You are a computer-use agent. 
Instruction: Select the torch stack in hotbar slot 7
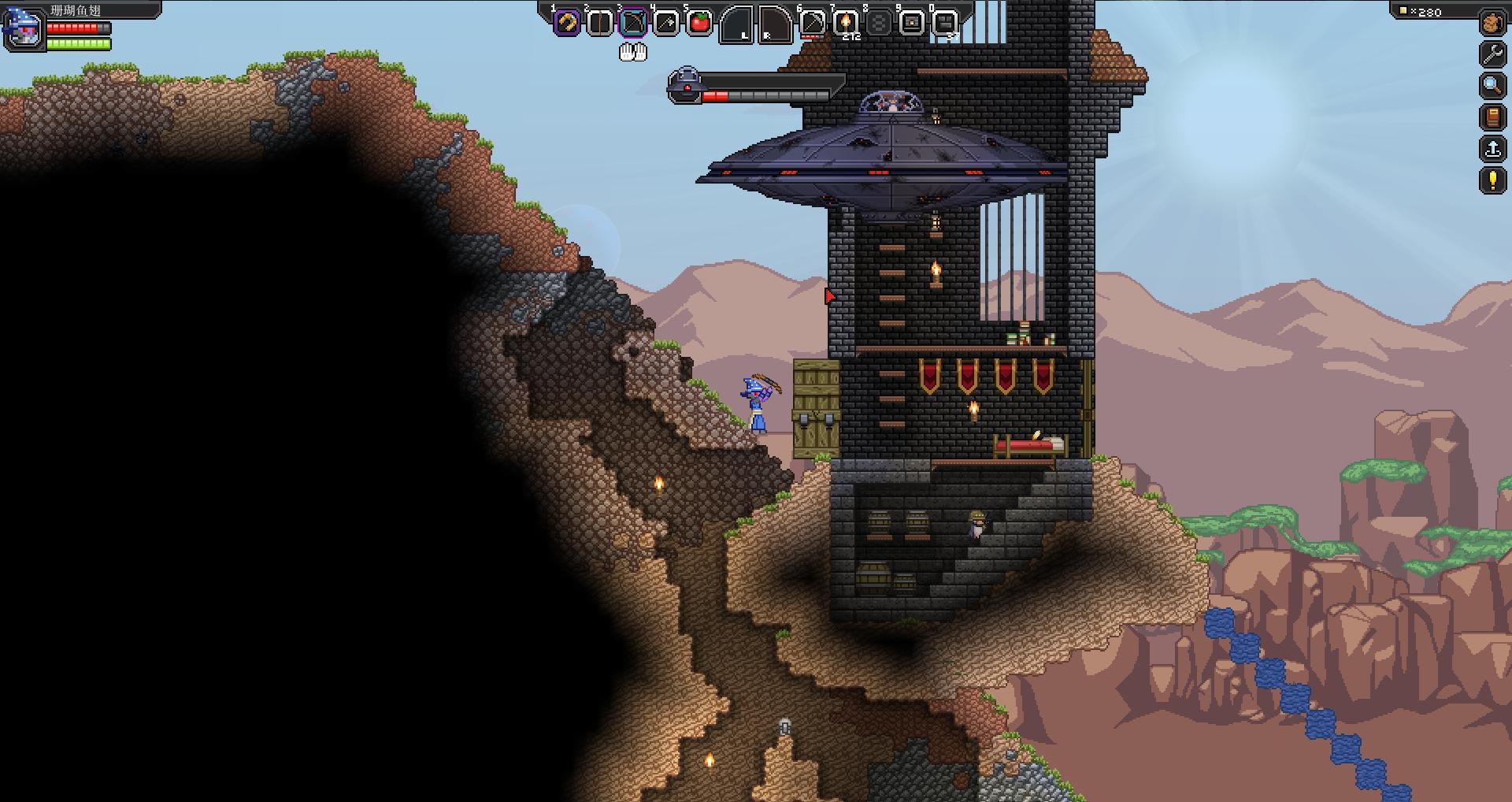tap(846, 21)
